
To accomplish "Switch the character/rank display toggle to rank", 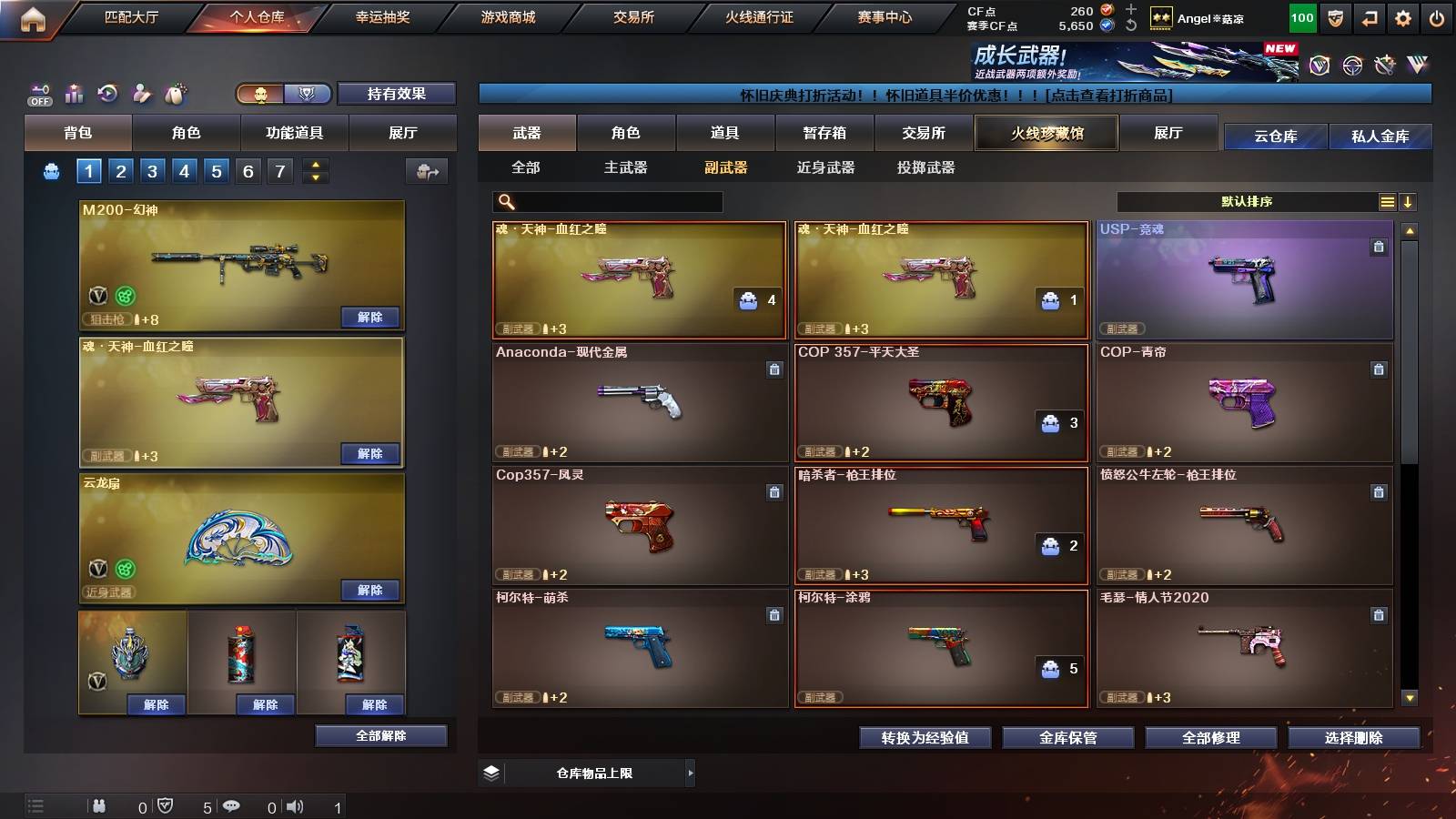I will [308, 94].
